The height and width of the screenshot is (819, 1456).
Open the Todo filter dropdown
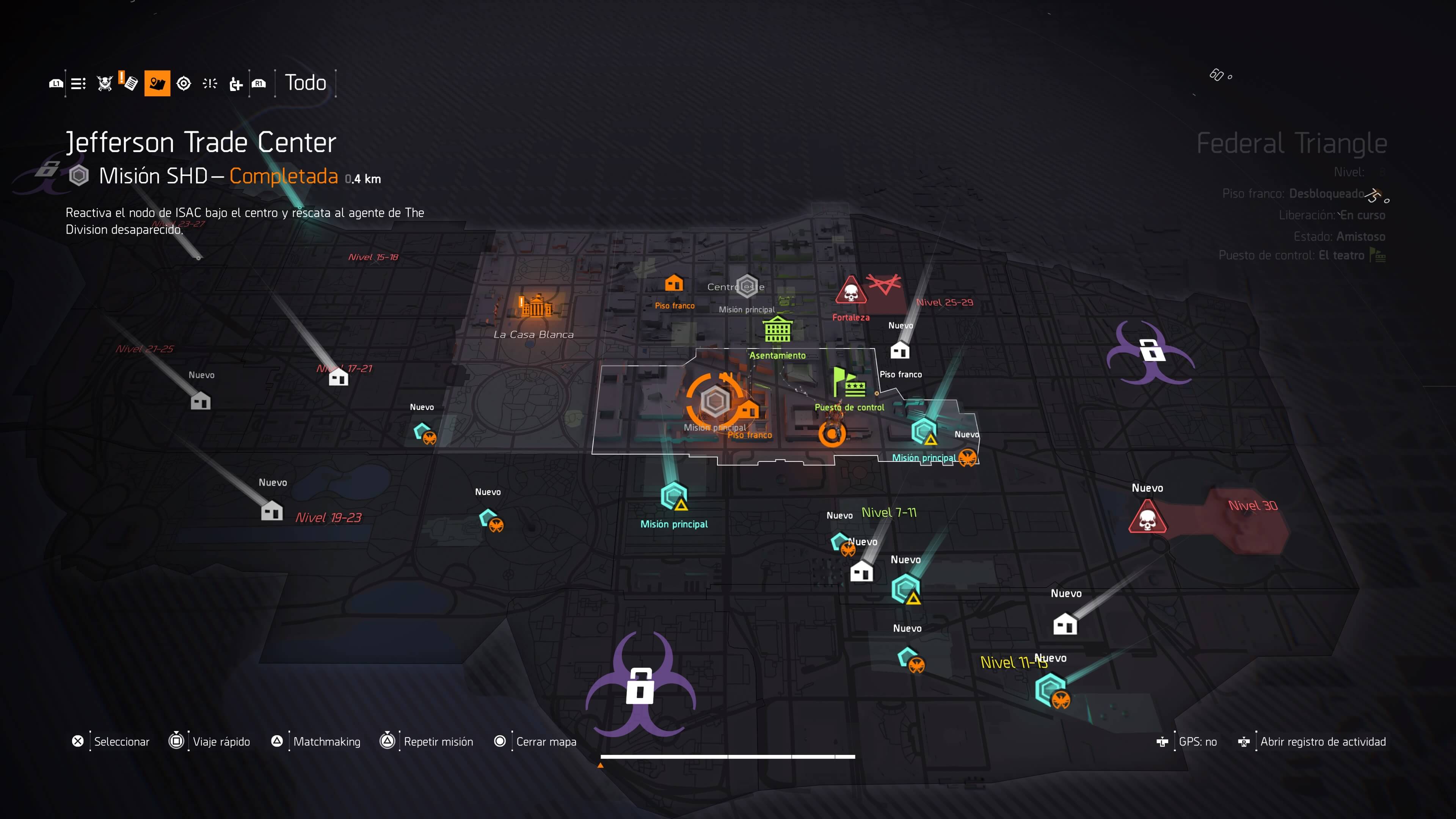point(305,83)
